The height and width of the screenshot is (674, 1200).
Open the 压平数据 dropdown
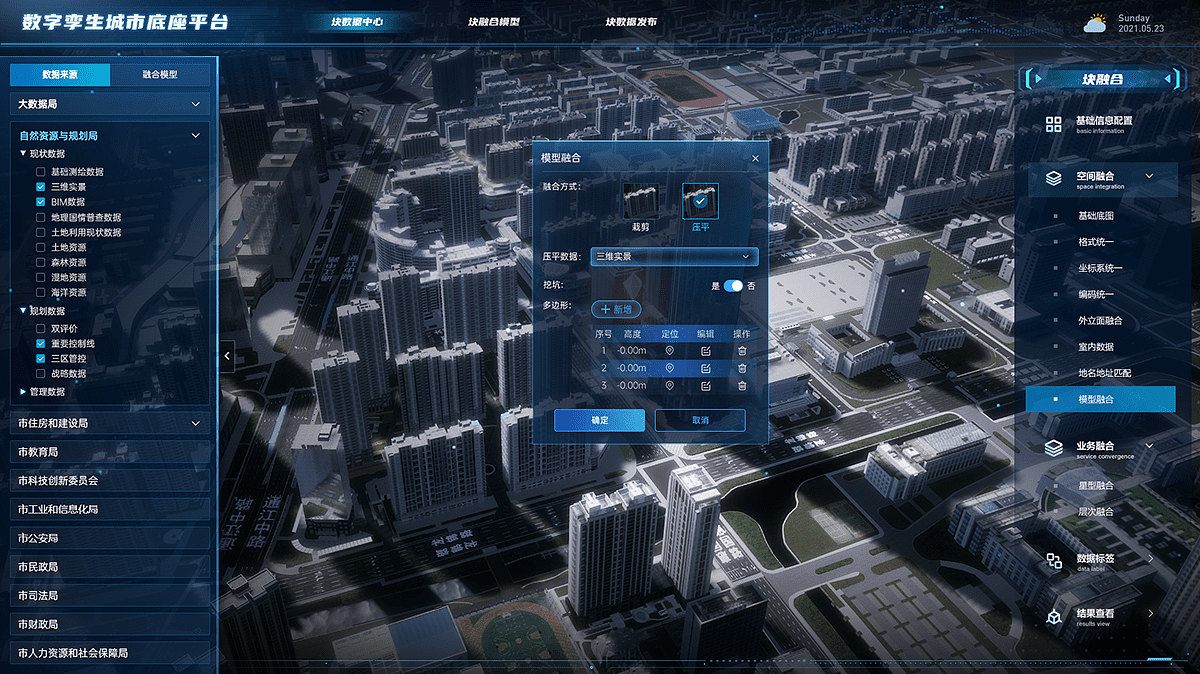point(674,256)
